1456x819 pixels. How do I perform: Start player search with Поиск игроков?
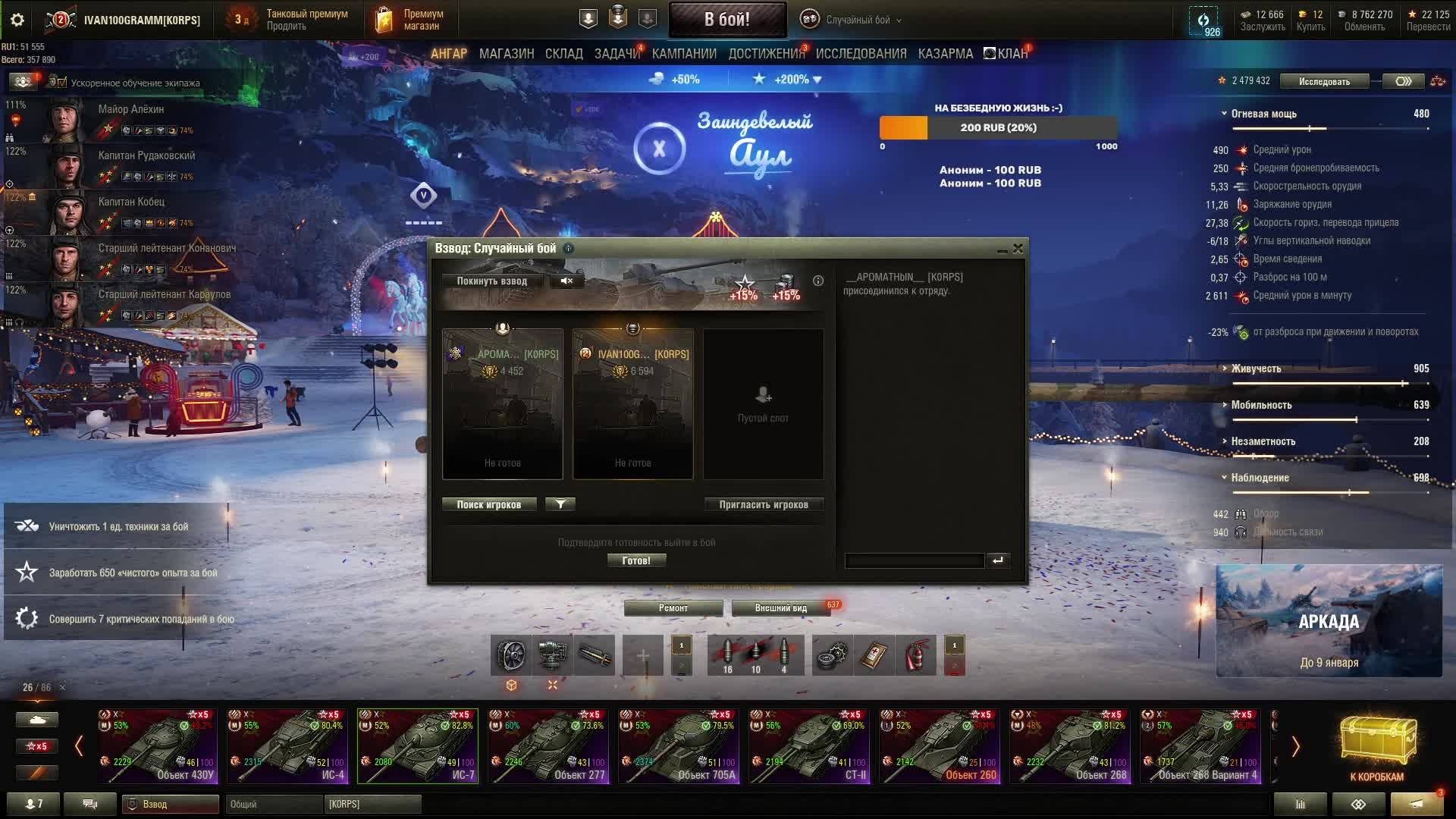tap(488, 504)
